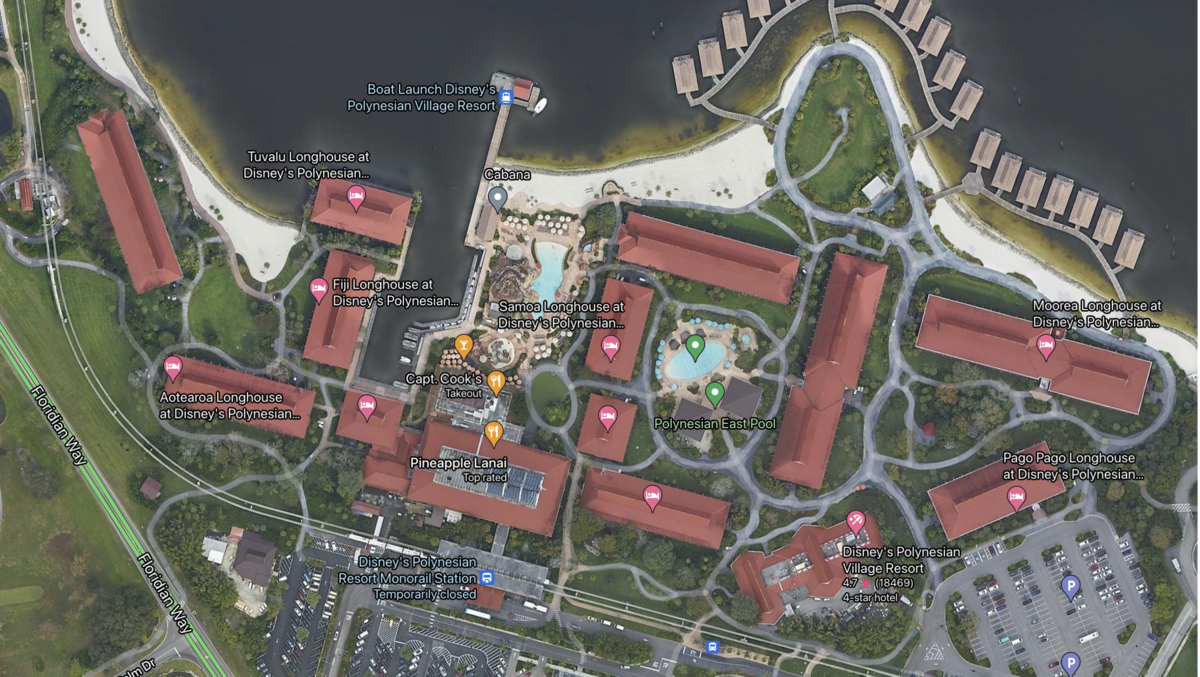Select the gray Cabana map pin
The image size is (1200, 677).
click(497, 198)
